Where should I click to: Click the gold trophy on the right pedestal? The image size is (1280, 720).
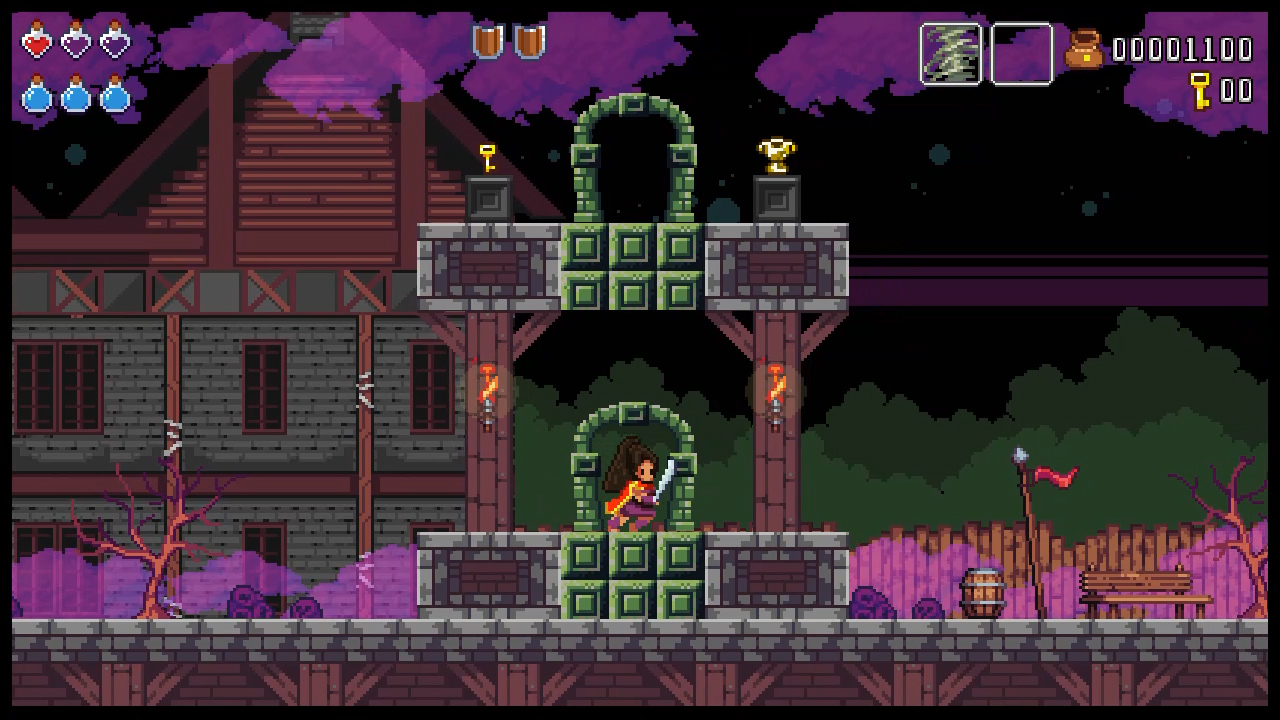778,153
